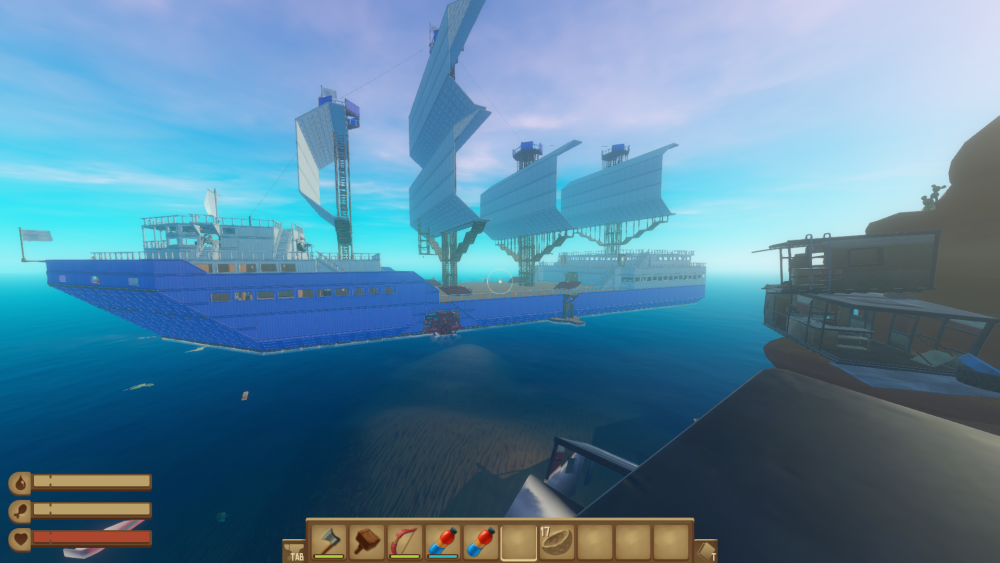Image resolution: width=1000 pixels, height=563 pixels.
Task: Pick the coconut stack of 17
Action: pos(557,541)
